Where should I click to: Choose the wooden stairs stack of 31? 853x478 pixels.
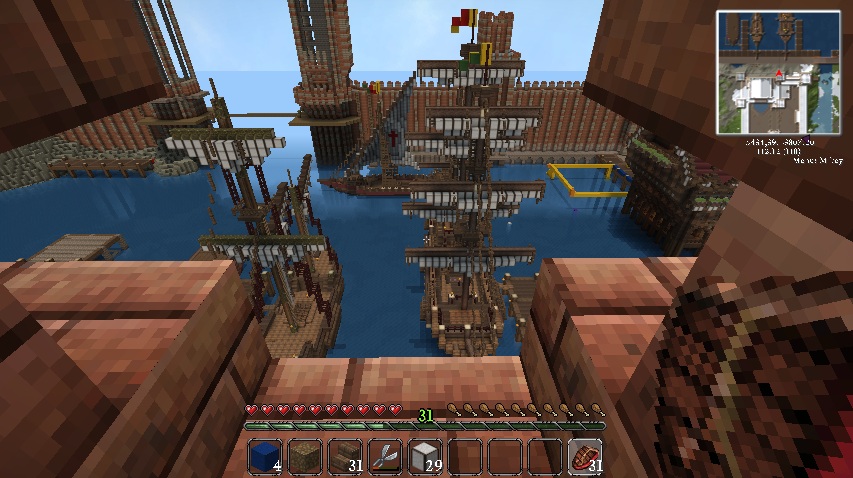(345, 456)
